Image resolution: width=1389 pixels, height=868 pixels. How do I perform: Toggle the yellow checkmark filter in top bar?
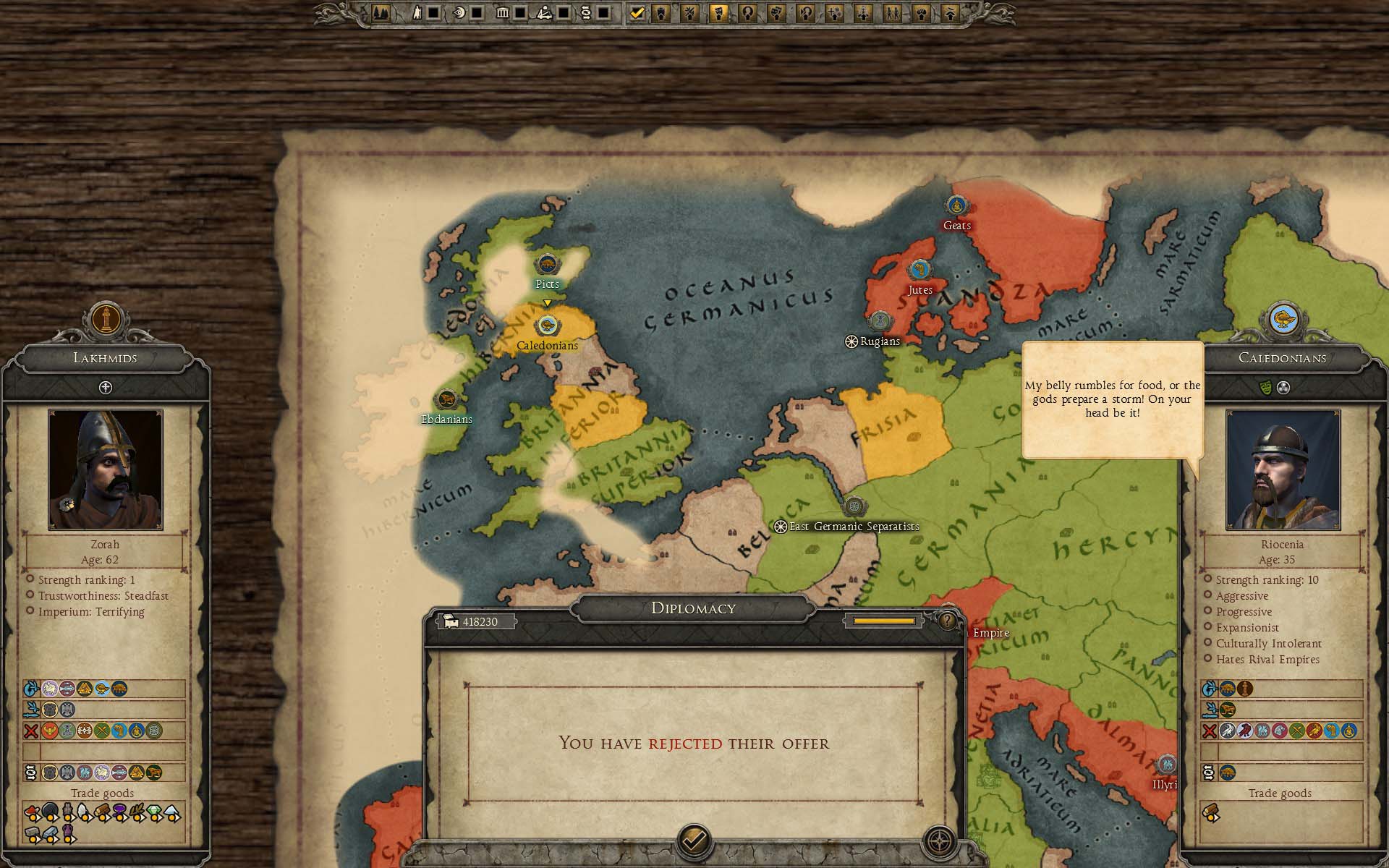pos(637,12)
